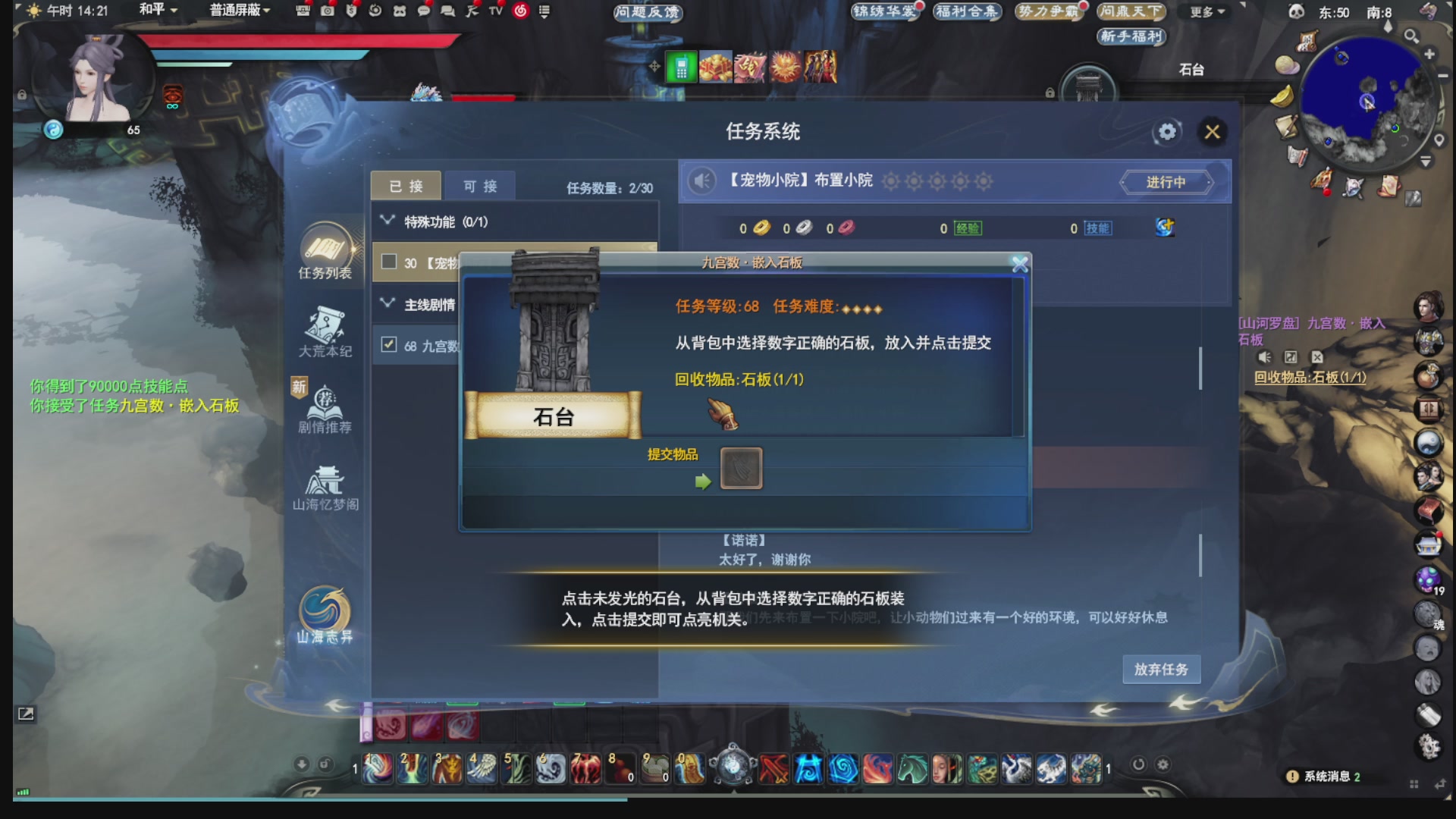The width and height of the screenshot is (1456, 819).
Task: Open the quest system settings gear
Action: tap(1166, 131)
